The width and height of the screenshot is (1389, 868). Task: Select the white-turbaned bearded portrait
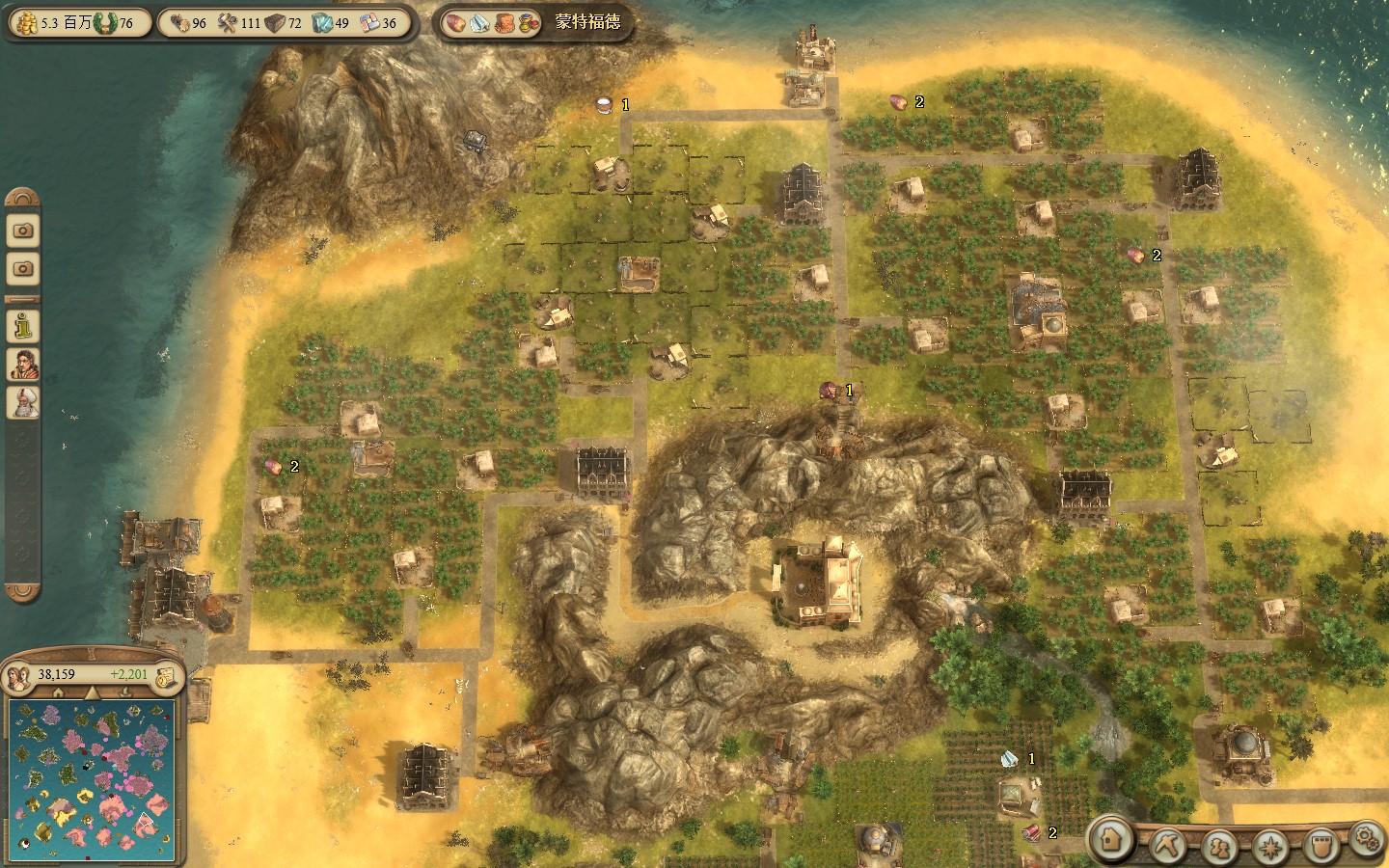point(23,401)
